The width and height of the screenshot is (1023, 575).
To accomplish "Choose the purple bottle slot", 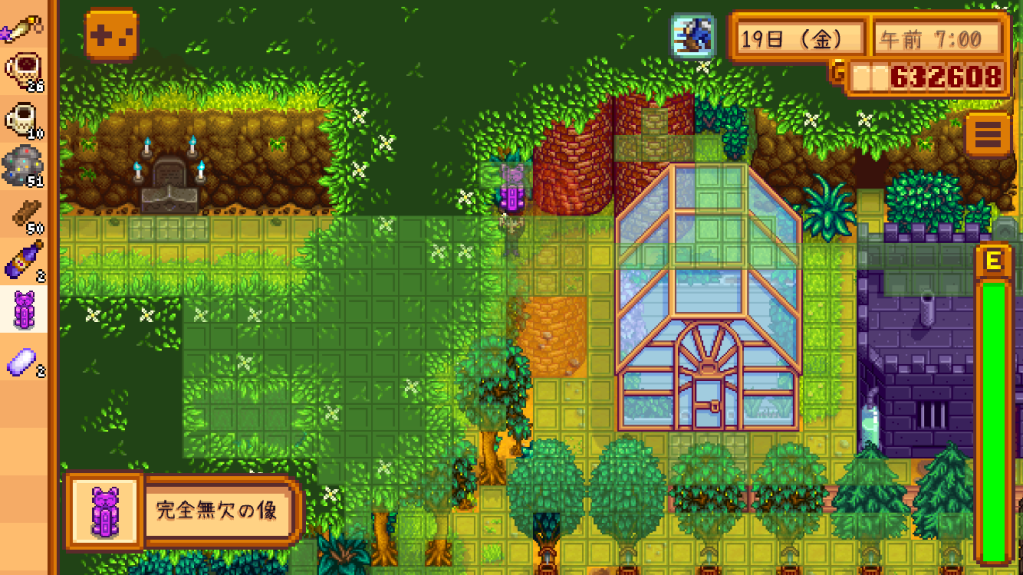I will 25,262.
